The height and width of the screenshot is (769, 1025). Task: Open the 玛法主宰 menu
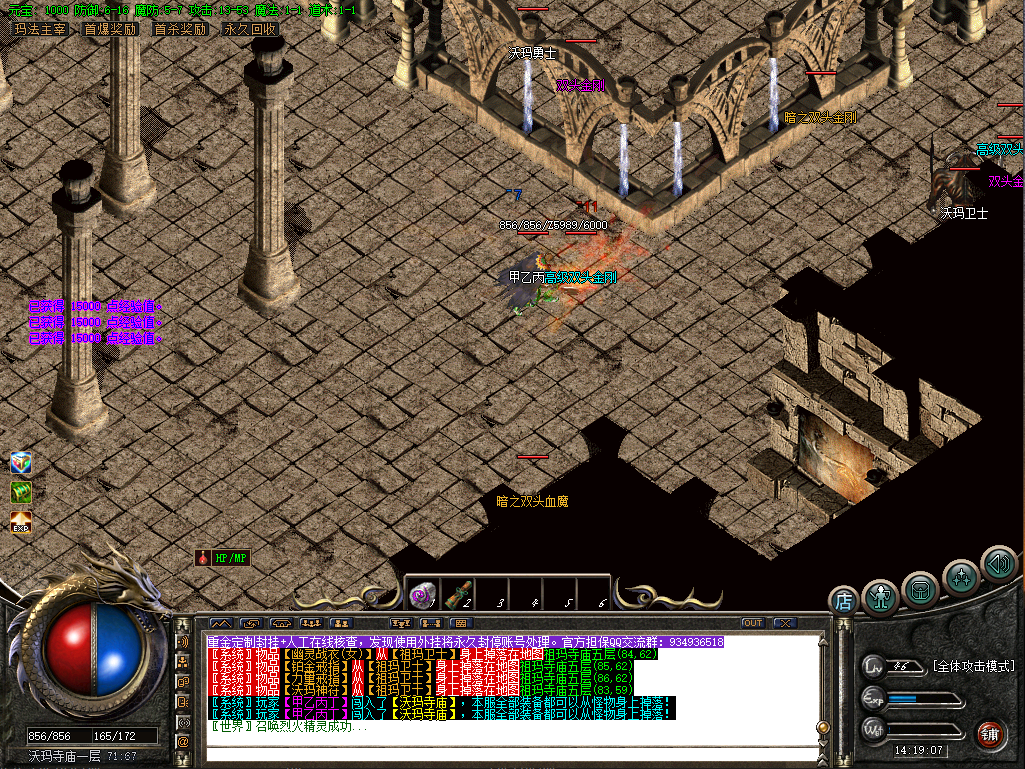coord(40,29)
